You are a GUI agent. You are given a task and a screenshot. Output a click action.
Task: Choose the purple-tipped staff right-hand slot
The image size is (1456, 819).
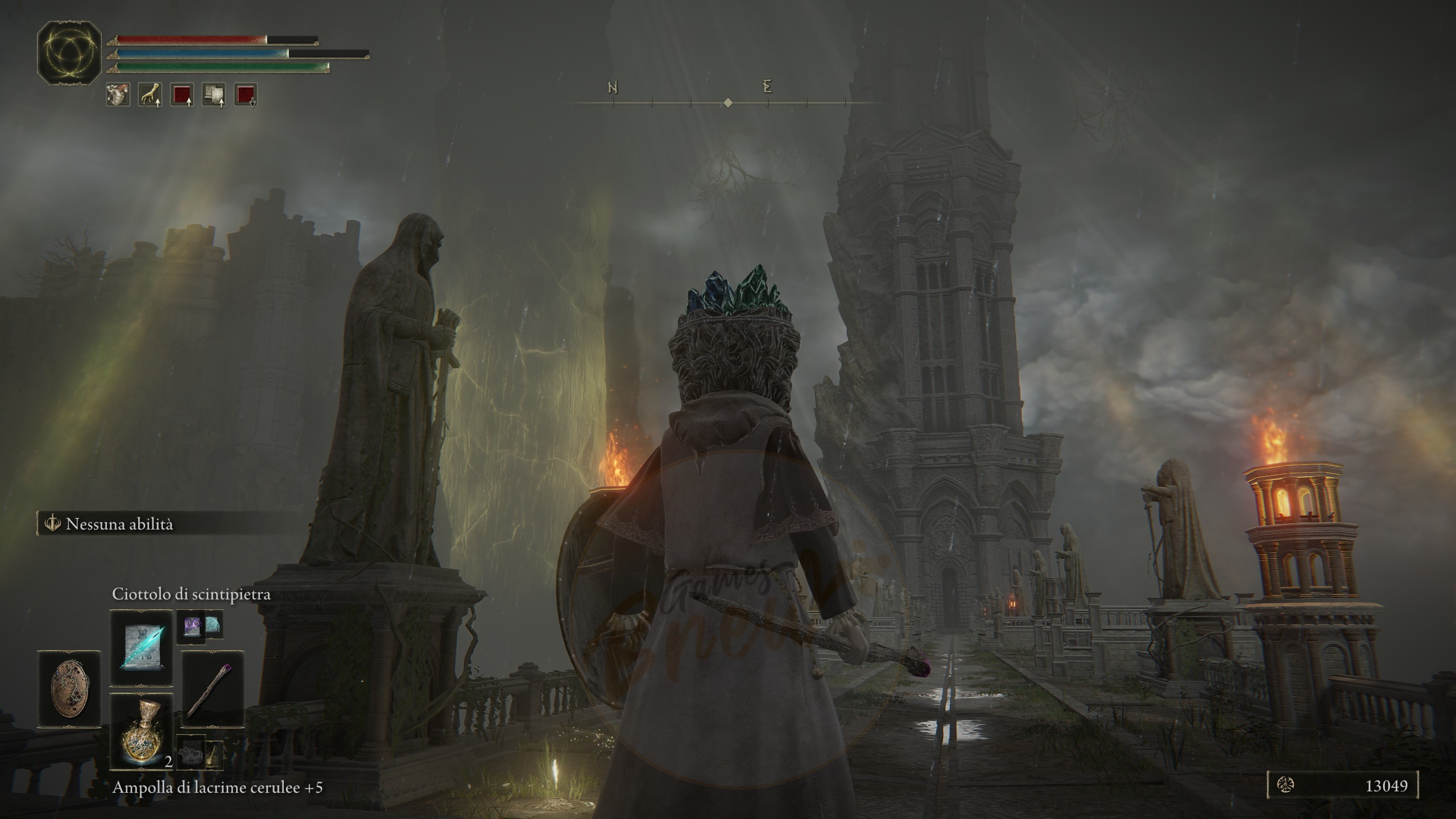(x=213, y=690)
